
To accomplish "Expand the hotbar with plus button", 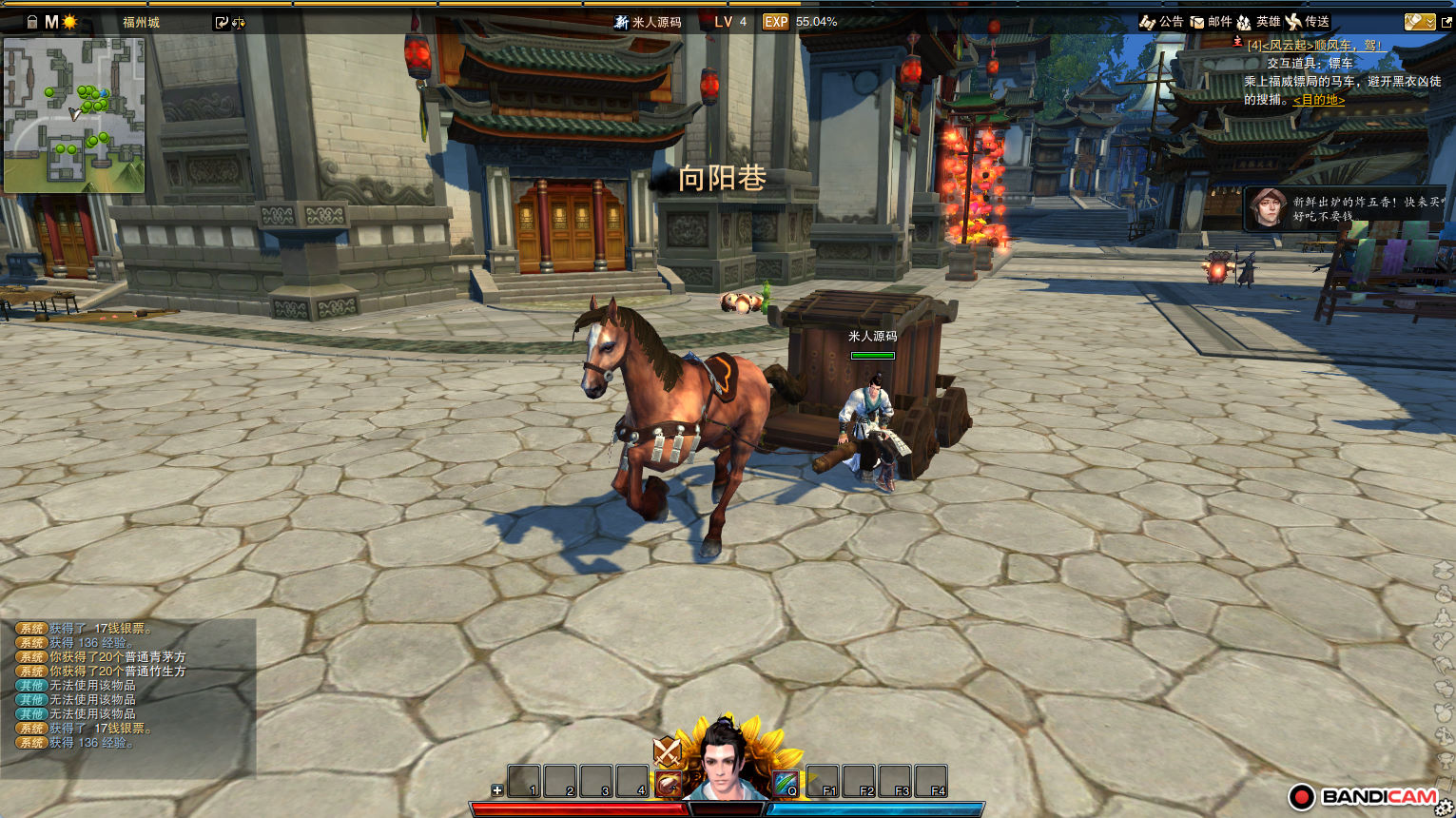I will [x=496, y=790].
